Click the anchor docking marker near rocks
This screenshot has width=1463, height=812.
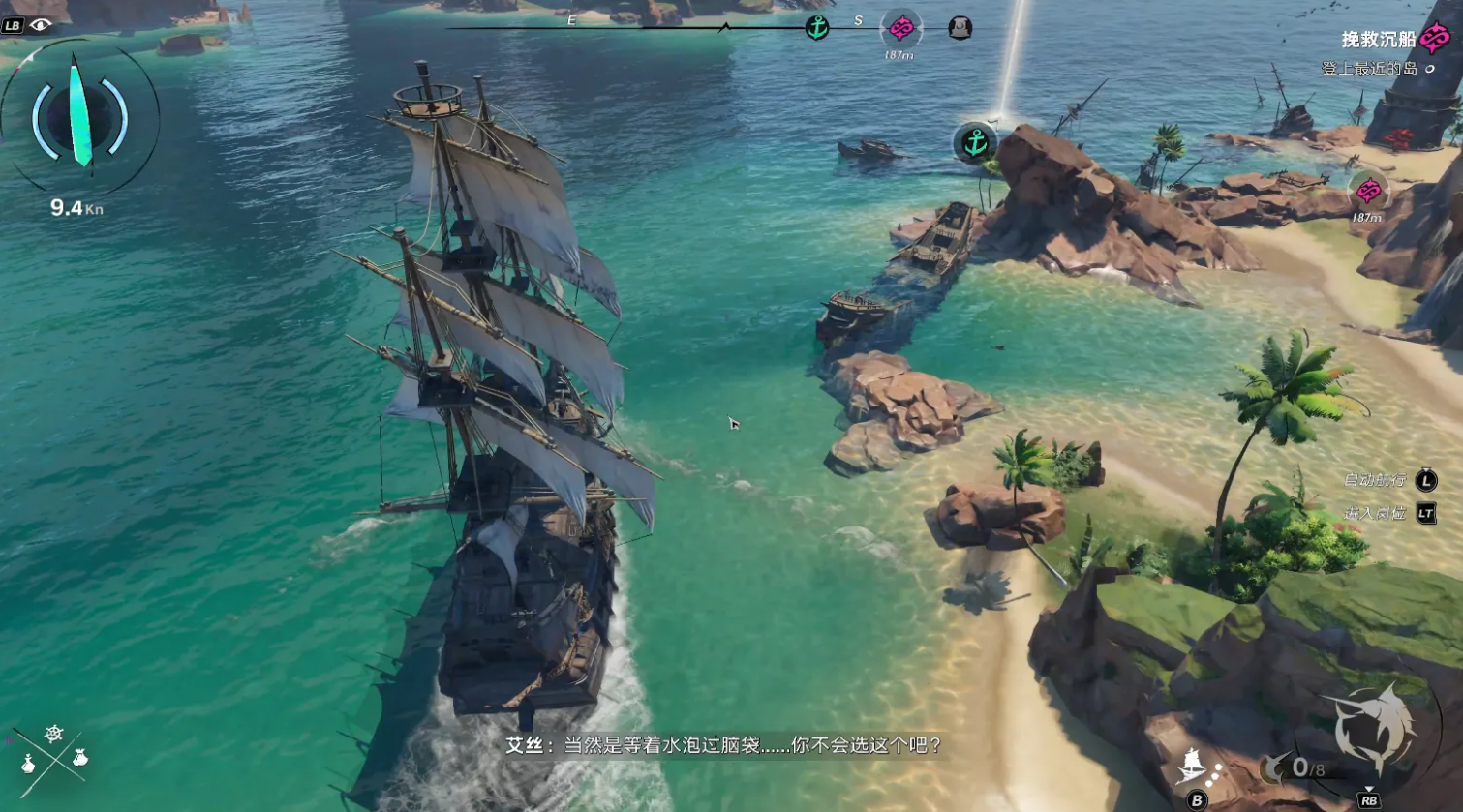tap(975, 143)
